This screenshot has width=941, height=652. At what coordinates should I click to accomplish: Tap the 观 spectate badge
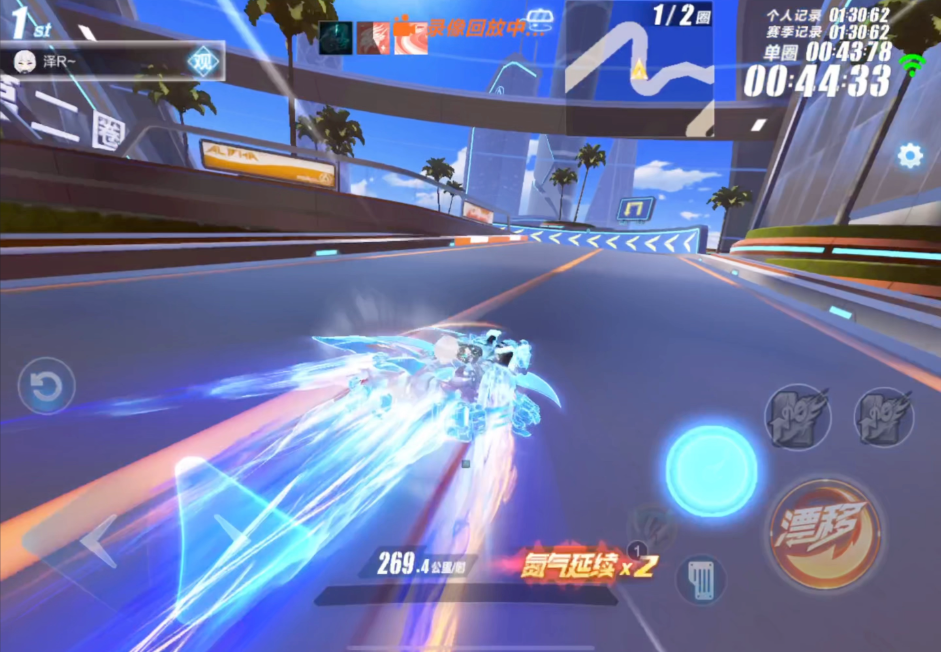pyautogui.click(x=203, y=62)
